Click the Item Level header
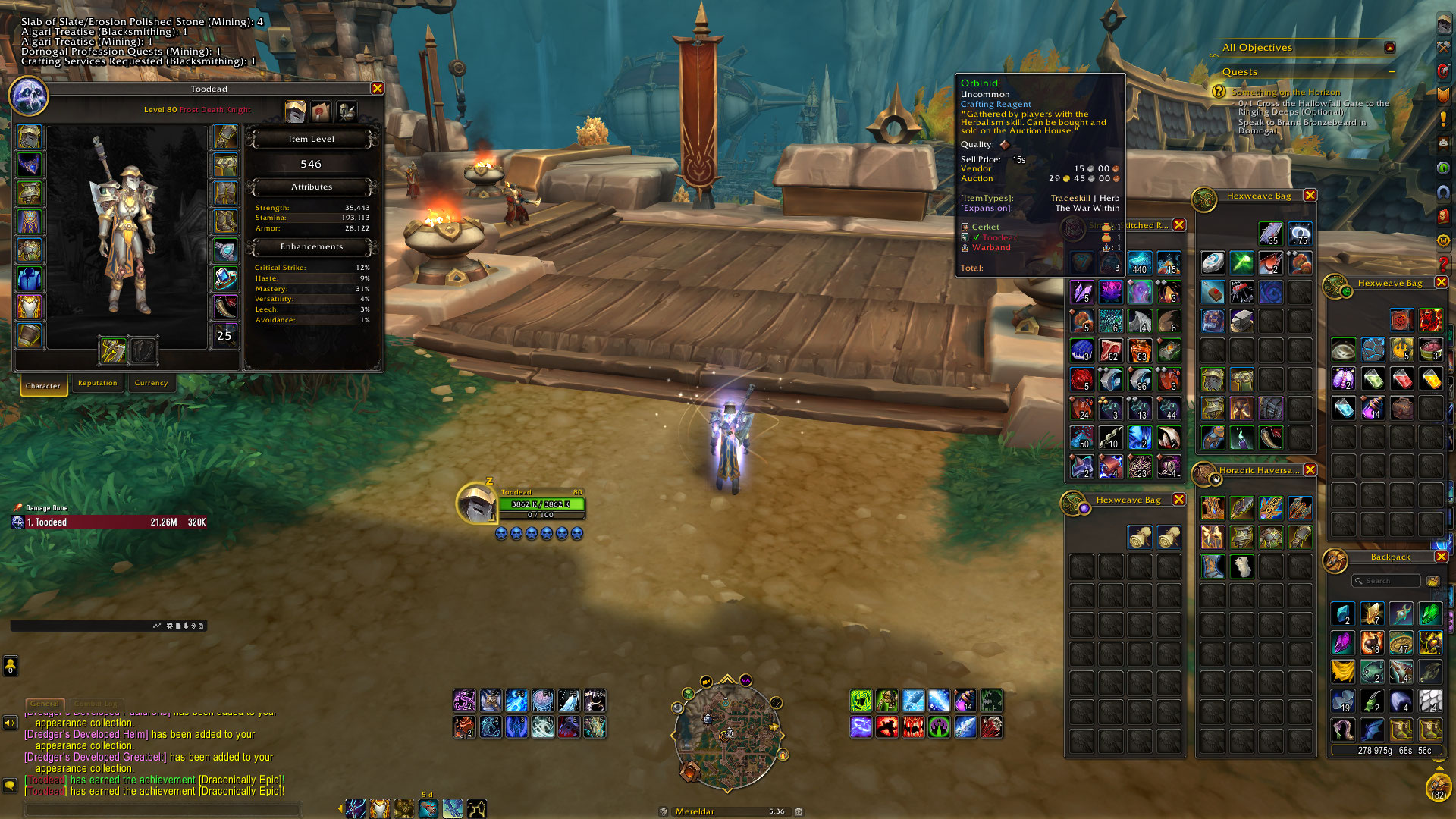The width and height of the screenshot is (1456, 819). (311, 140)
